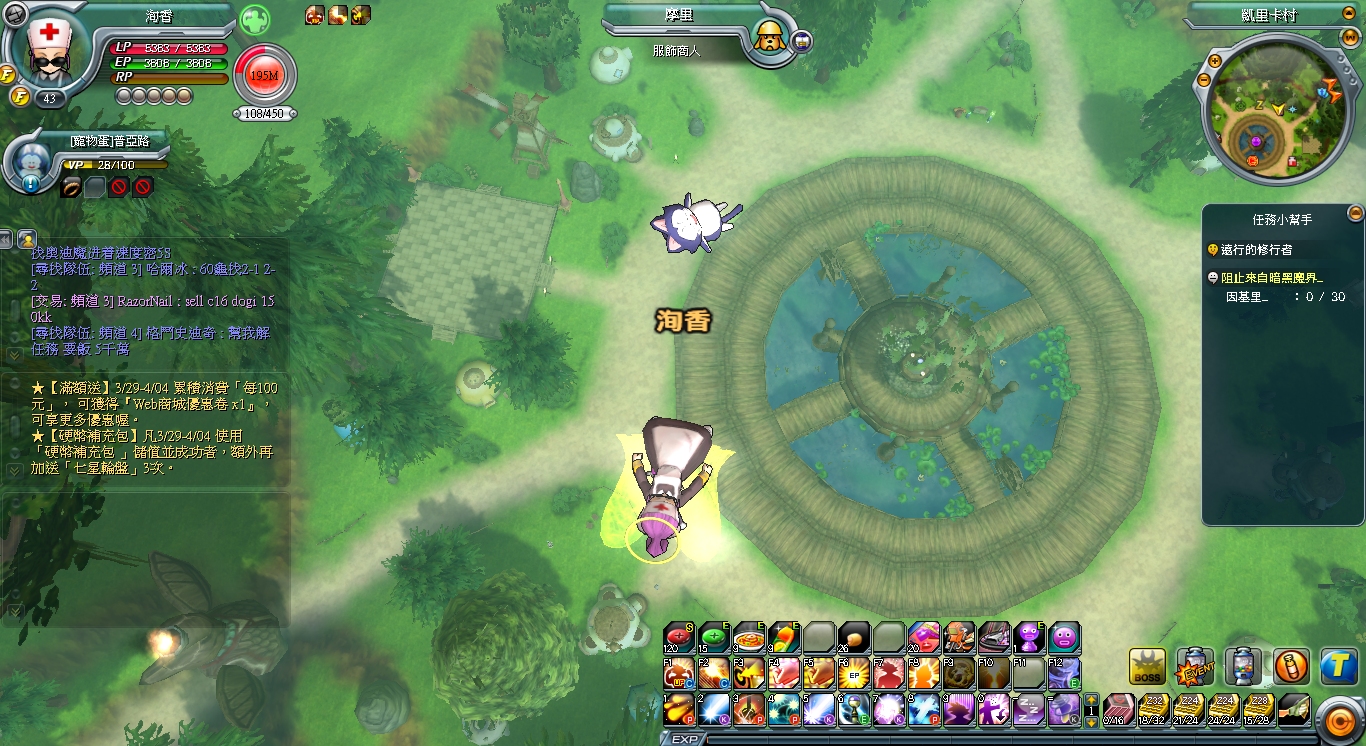
Task: Activate the F1 power-up skill
Action: point(679,672)
